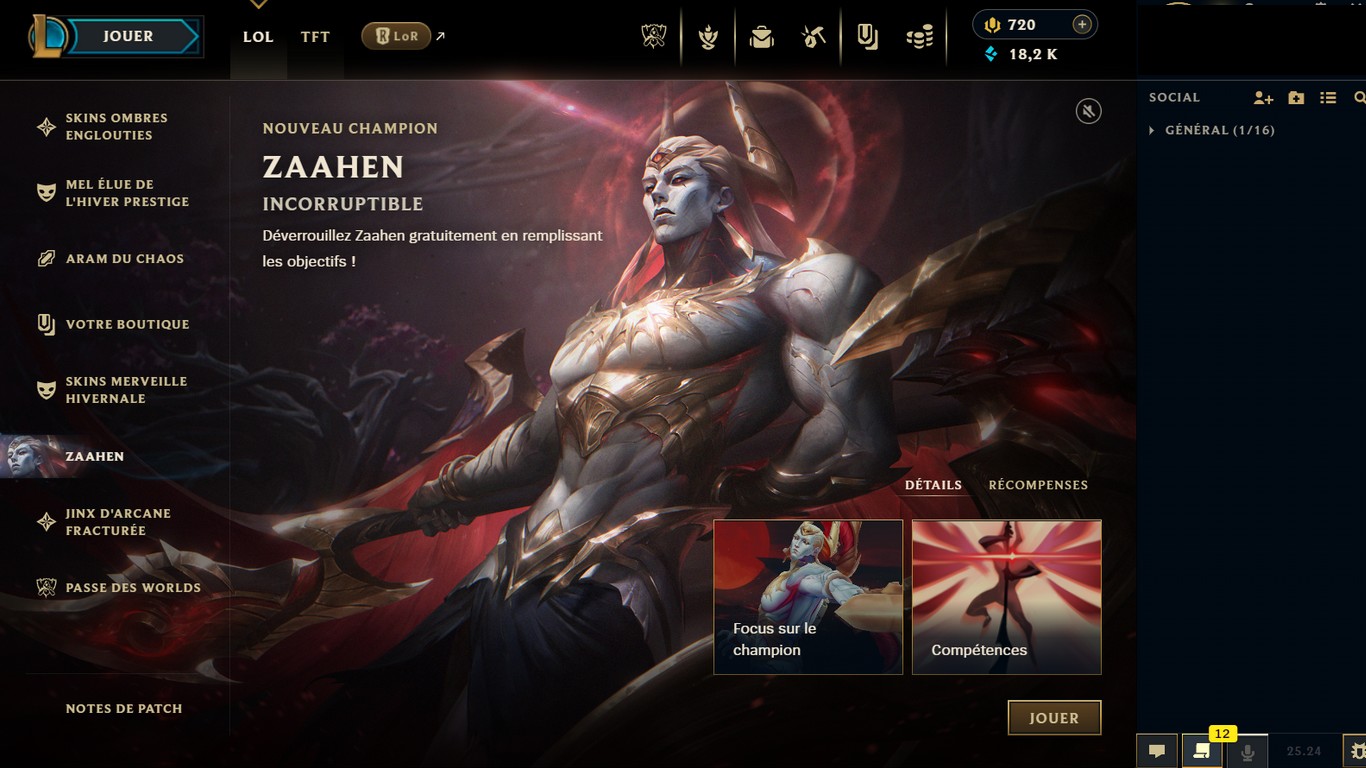Click the JOUER button in the top bar
This screenshot has height=768, width=1366.
[x=127, y=37]
